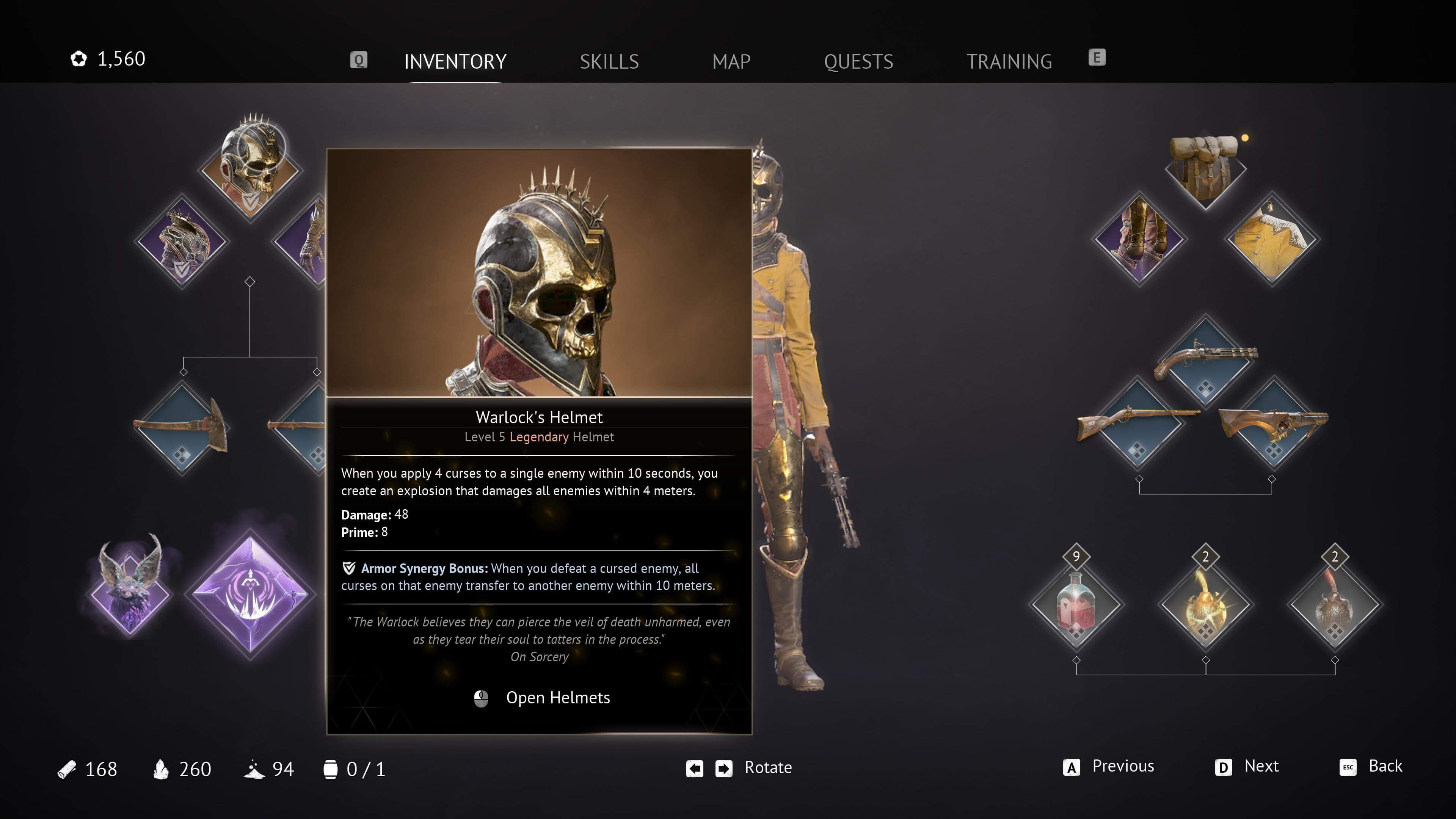Image resolution: width=1456 pixels, height=819 pixels.
Task: Open the Quests tab
Action: click(858, 61)
